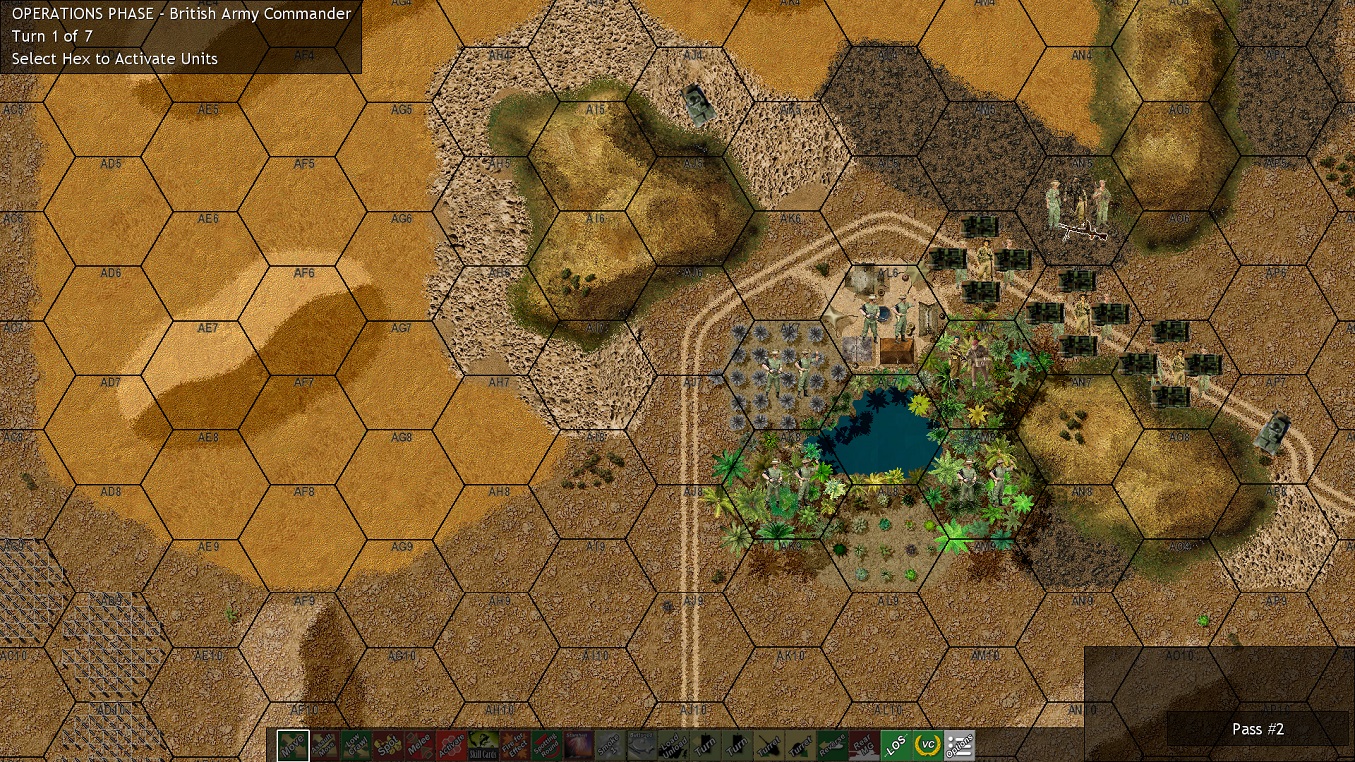Viewport: 1355px width, 762px height.
Task: Select the Move command icon
Action: (x=291, y=746)
